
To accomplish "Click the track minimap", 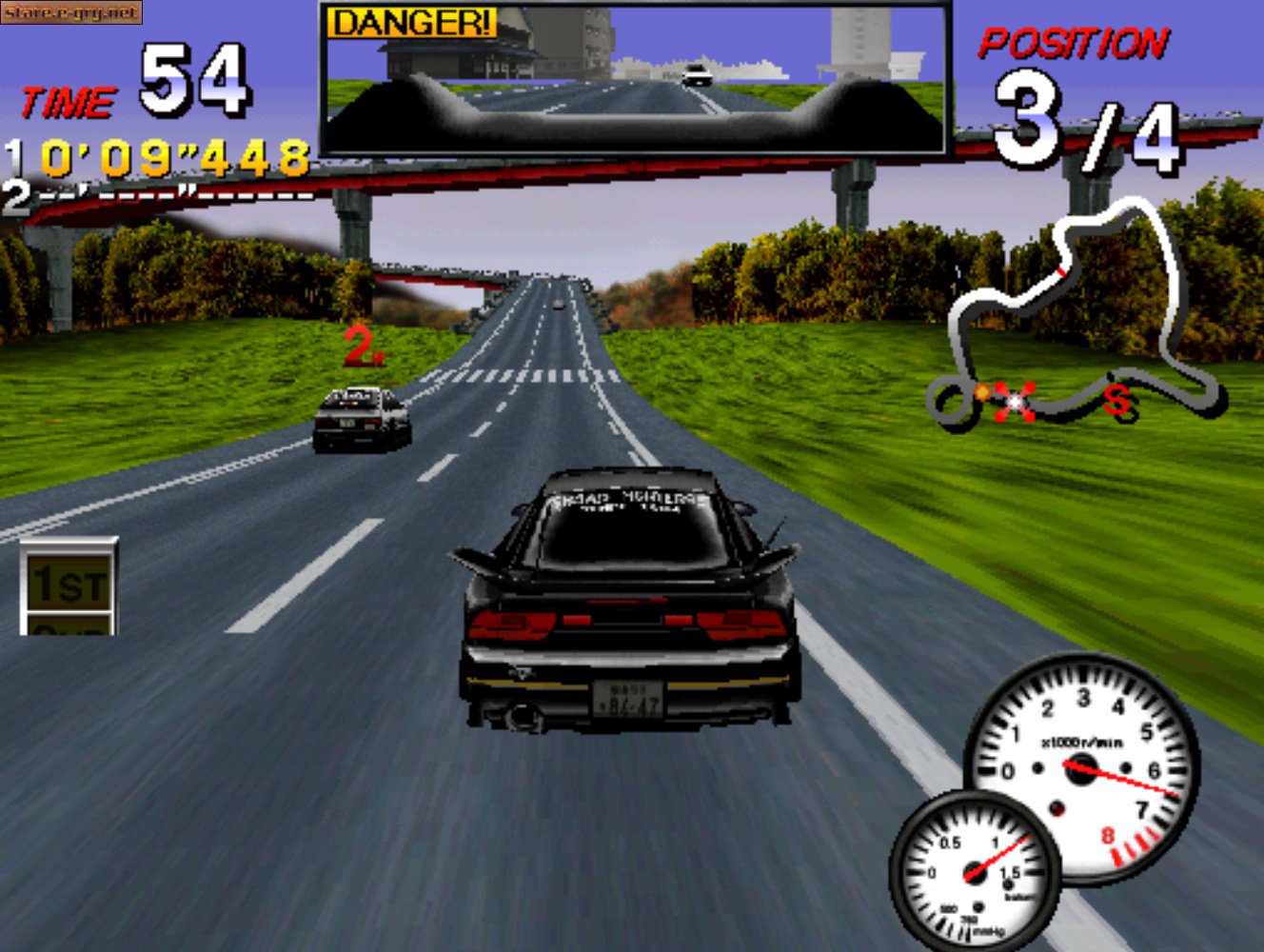I will [x=1076, y=314].
